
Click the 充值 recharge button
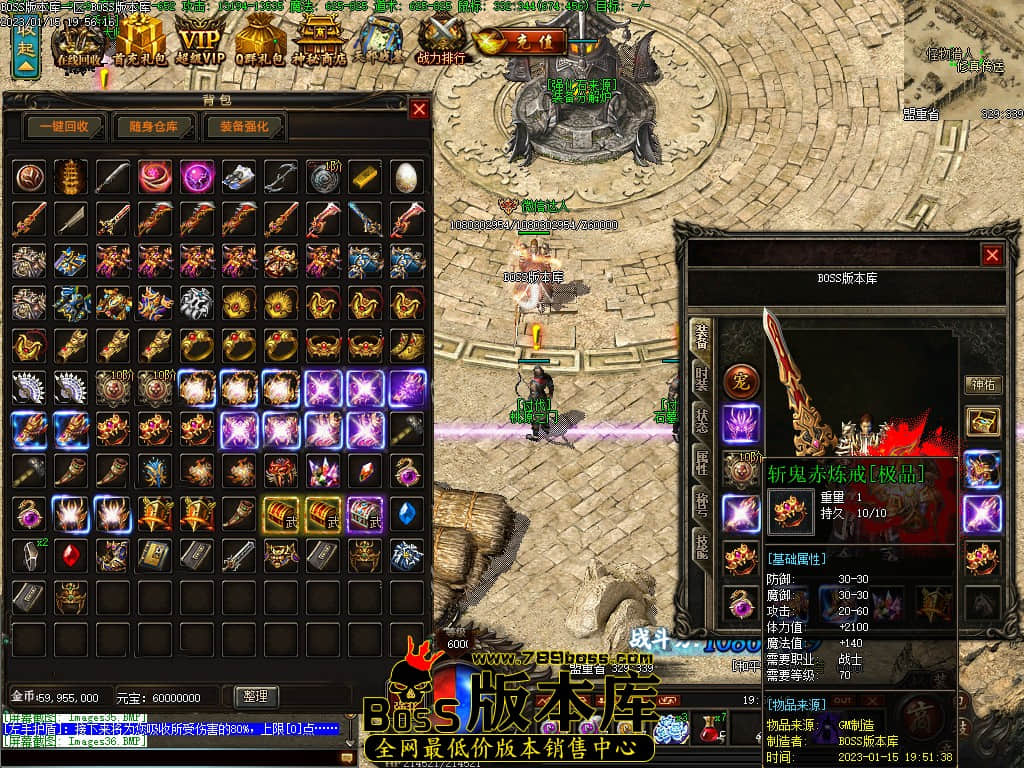[521, 43]
